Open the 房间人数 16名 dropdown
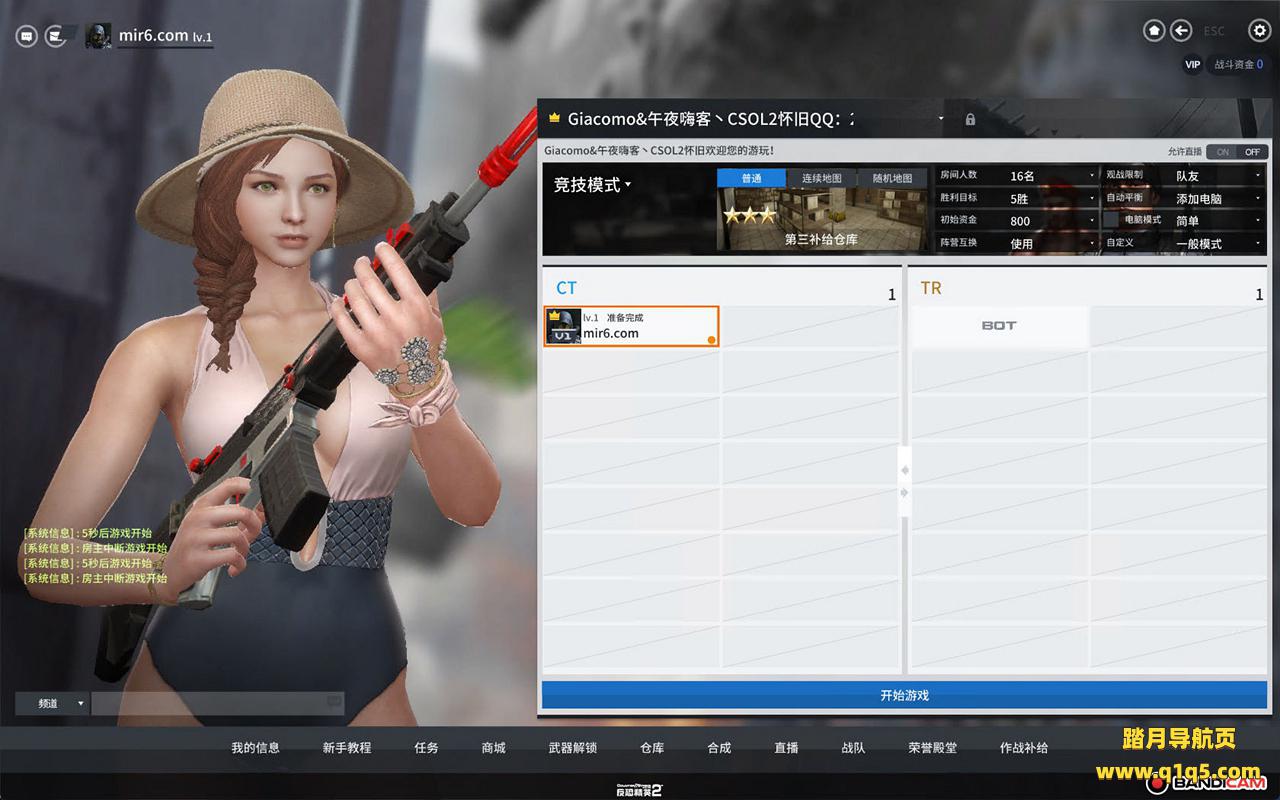1280x800 pixels. click(1052, 176)
